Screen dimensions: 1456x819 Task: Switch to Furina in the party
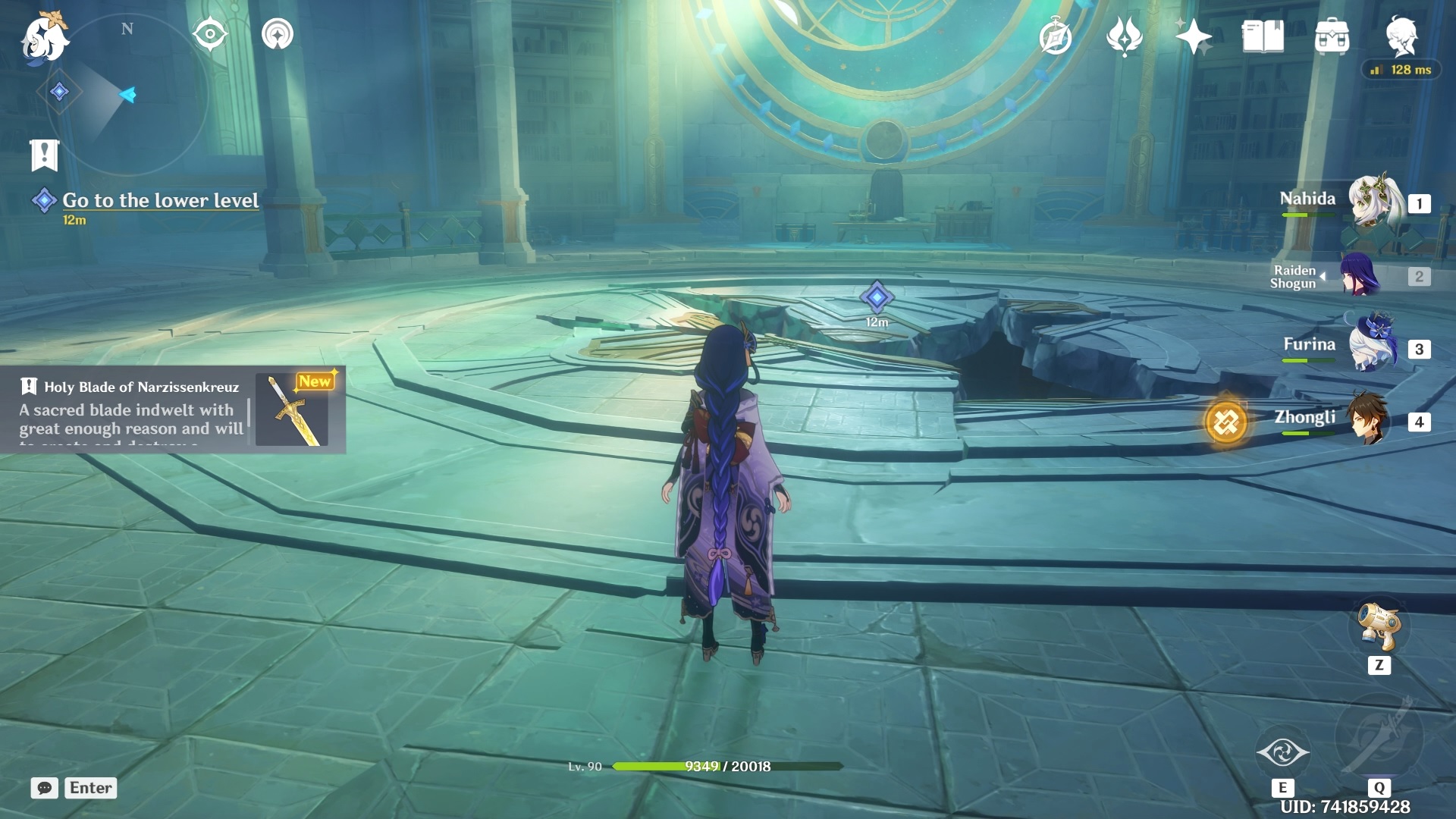[x=1373, y=347]
